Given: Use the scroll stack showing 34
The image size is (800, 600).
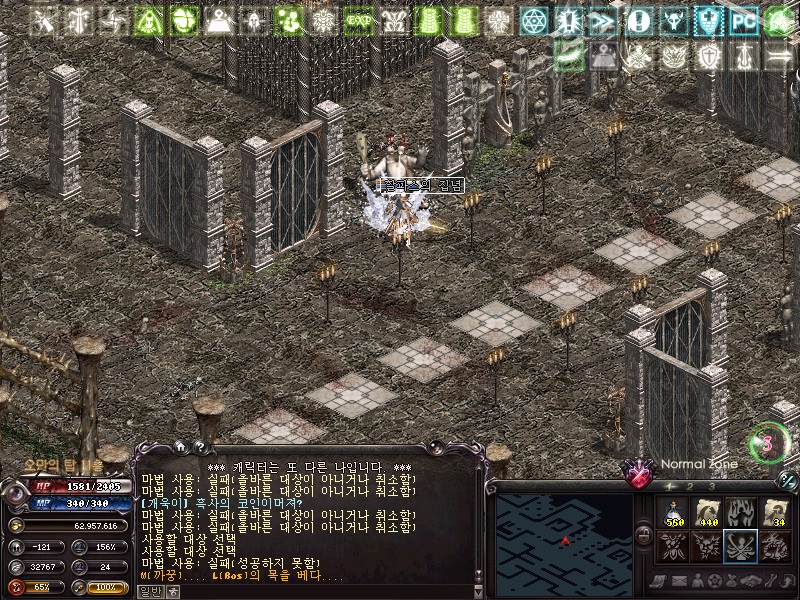Looking at the screenshot, I should click(773, 512).
